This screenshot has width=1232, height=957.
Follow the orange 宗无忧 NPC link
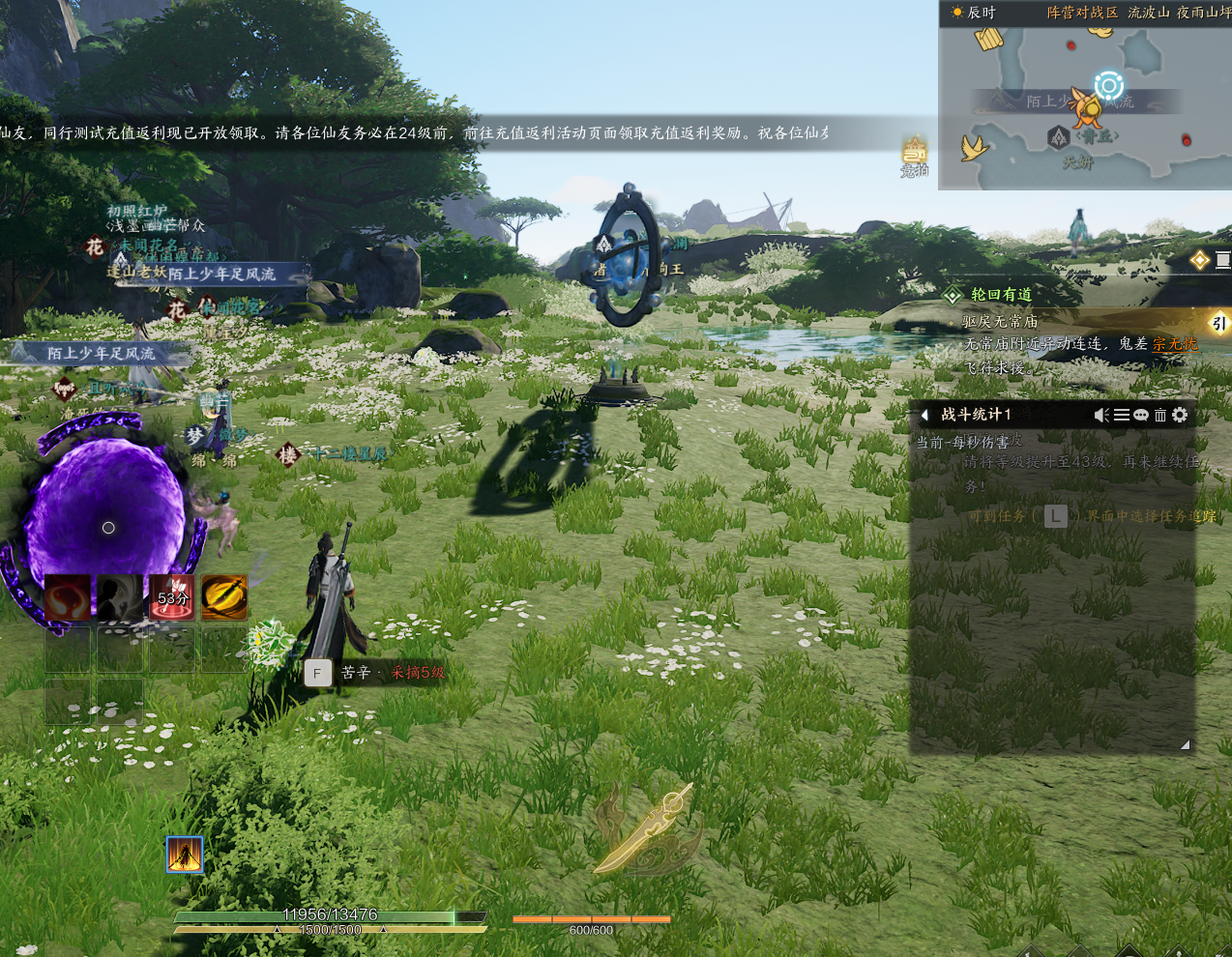pyautogui.click(x=1175, y=344)
